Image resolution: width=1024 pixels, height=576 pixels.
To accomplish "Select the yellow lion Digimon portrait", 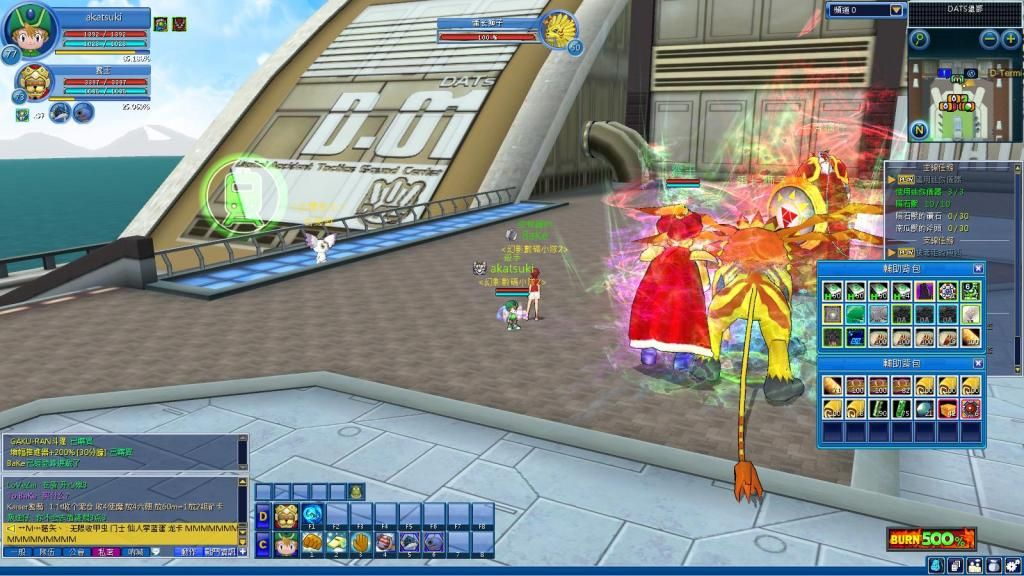I will click(34, 83).
